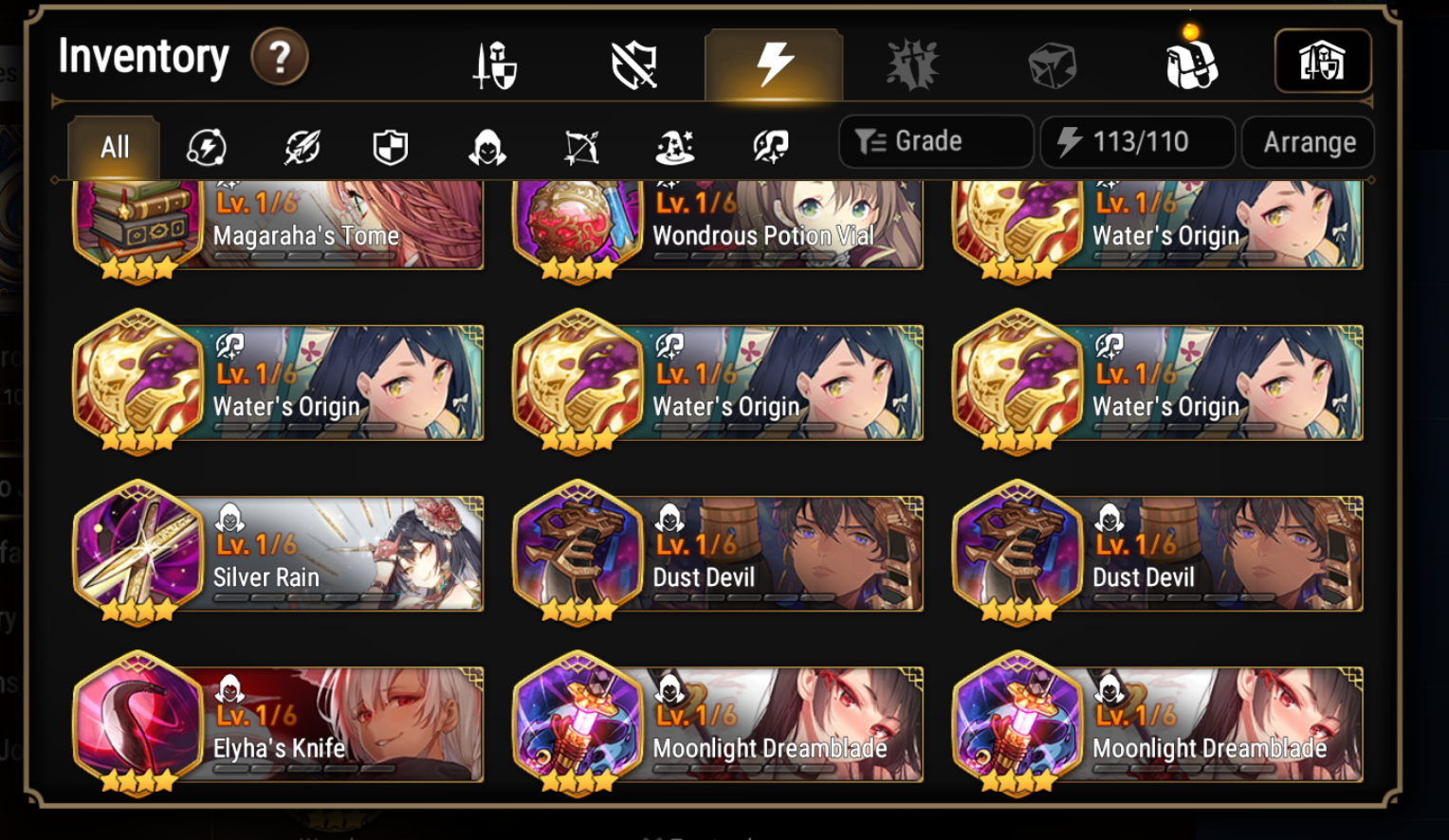Select the Elyha's Knife artifact
The image size is (1449, 840).
coord(280,725)
